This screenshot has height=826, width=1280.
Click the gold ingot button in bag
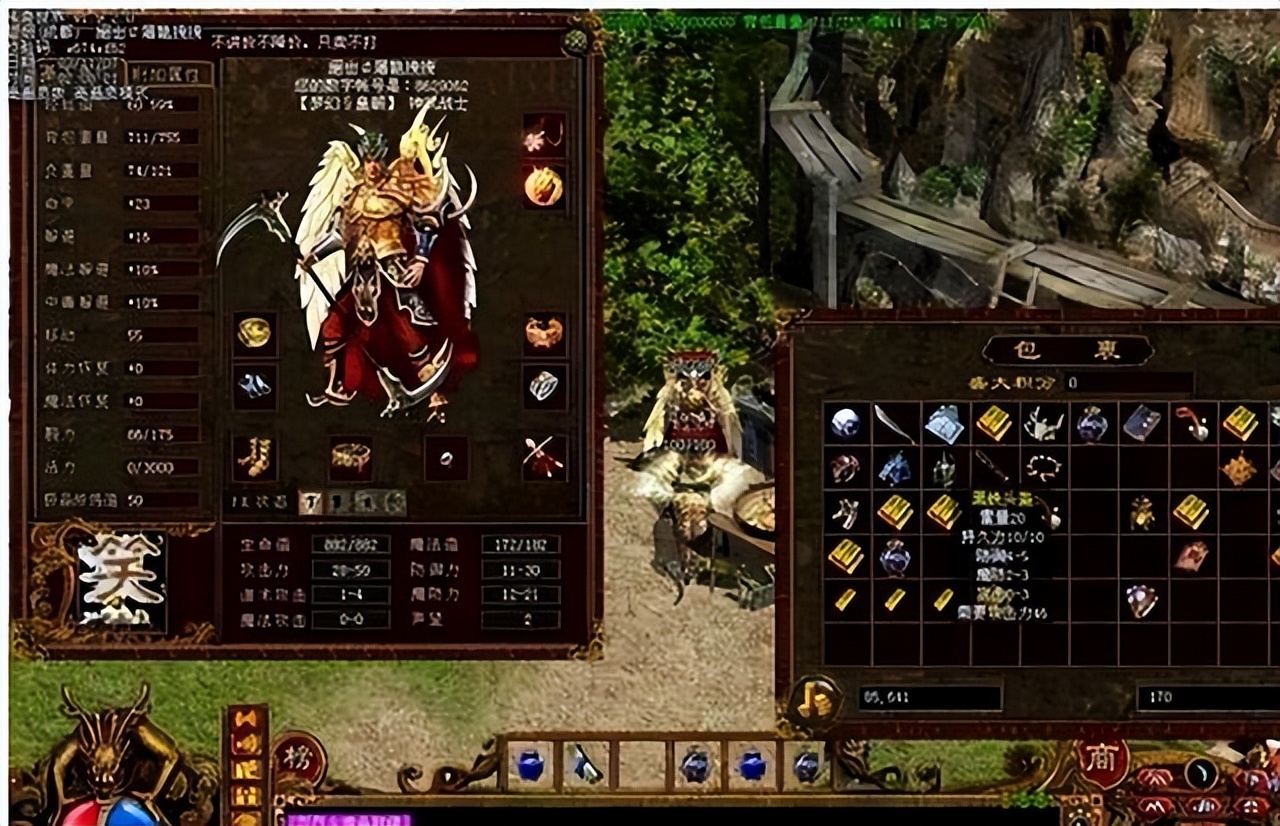tap(813, 700)
